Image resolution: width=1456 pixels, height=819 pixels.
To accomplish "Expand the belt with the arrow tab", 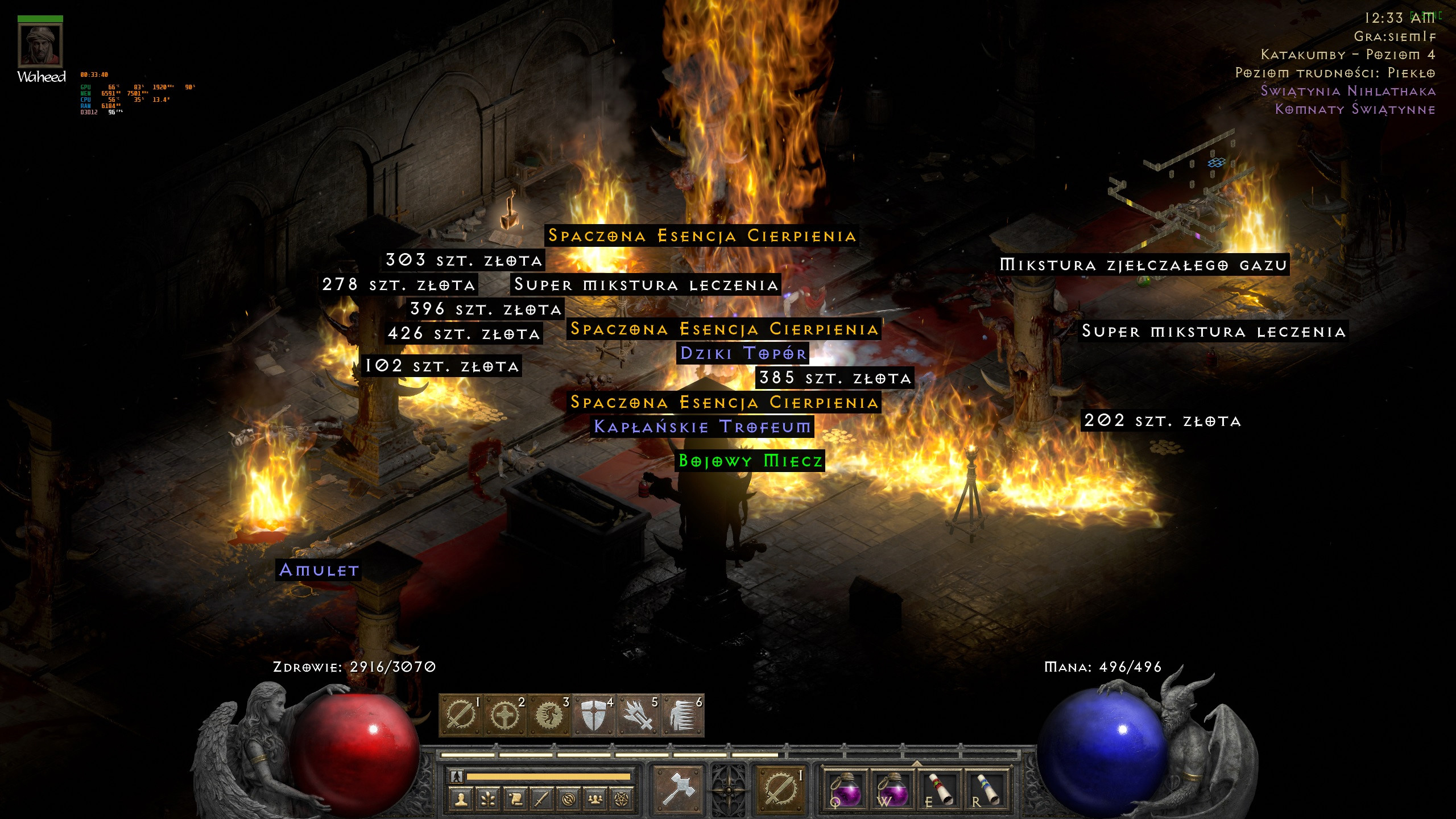I will [x=916, y=763].
